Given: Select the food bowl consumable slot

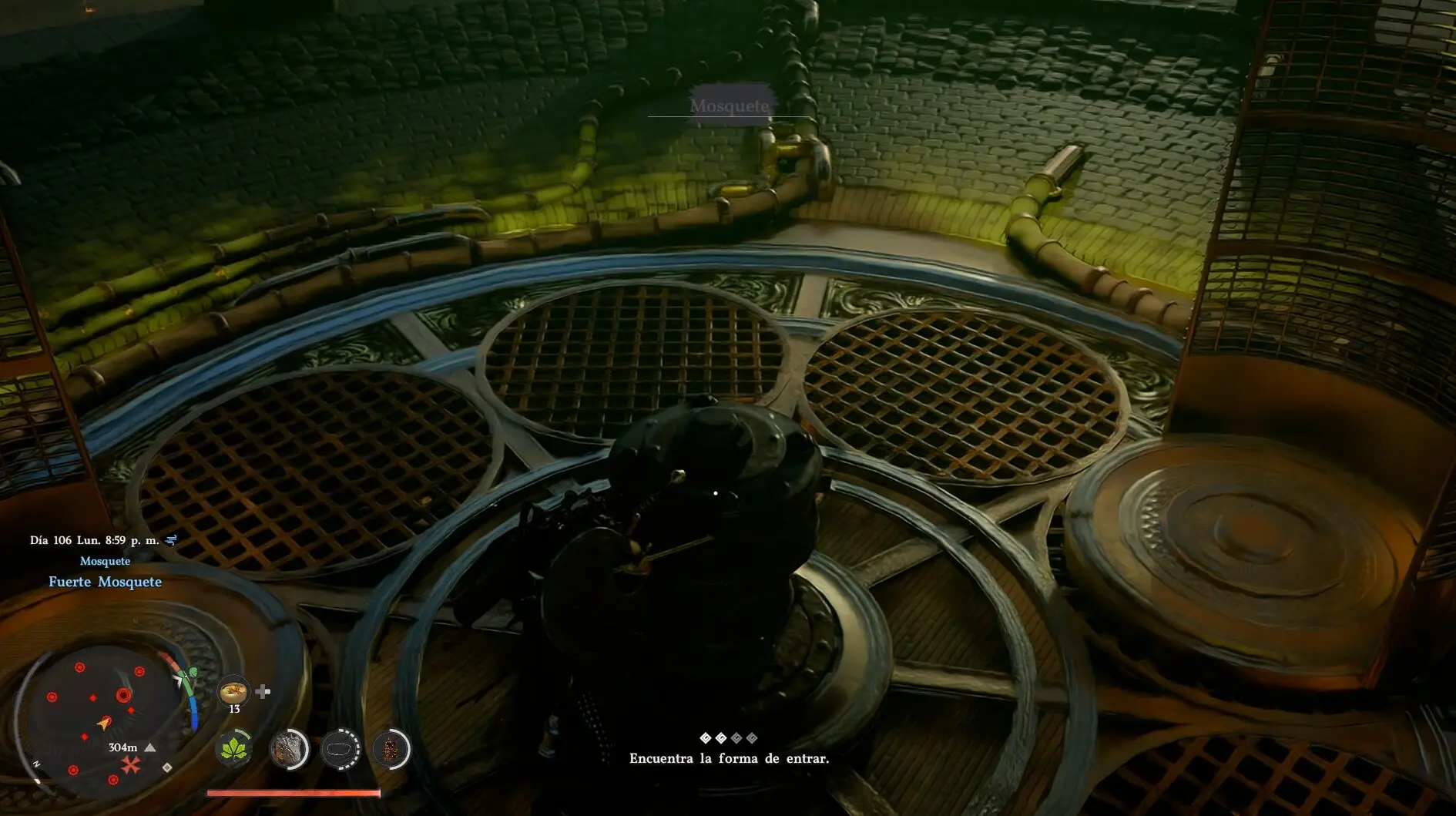Looking at the screenshot, I should point(233,691).
